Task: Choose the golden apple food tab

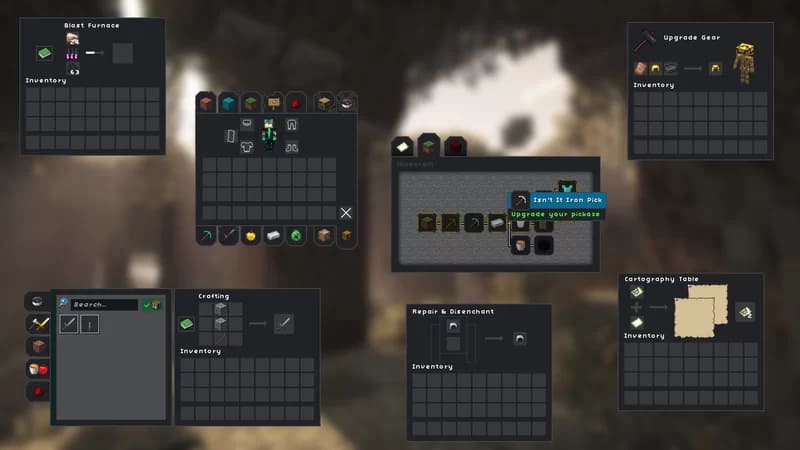Action: click(x=252, y=236)
